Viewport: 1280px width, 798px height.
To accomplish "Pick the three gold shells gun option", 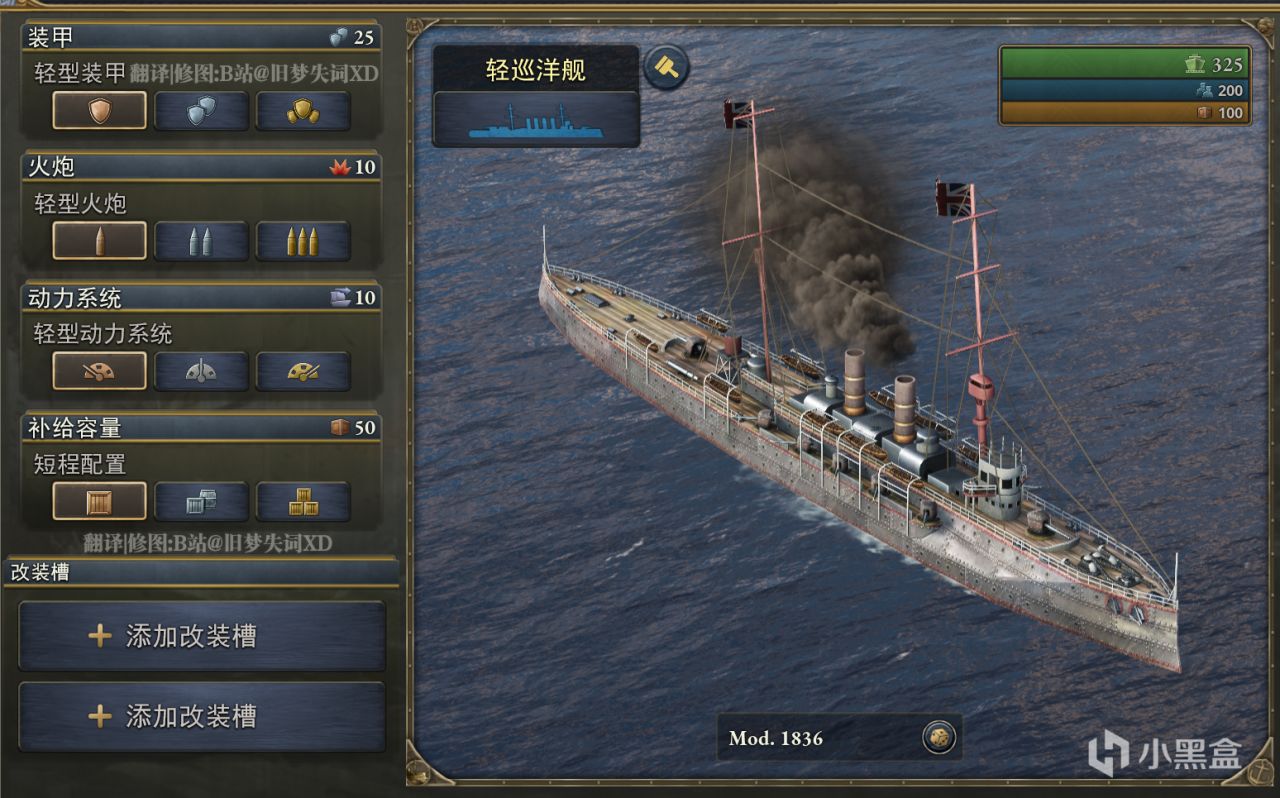I will coord(303,241).
